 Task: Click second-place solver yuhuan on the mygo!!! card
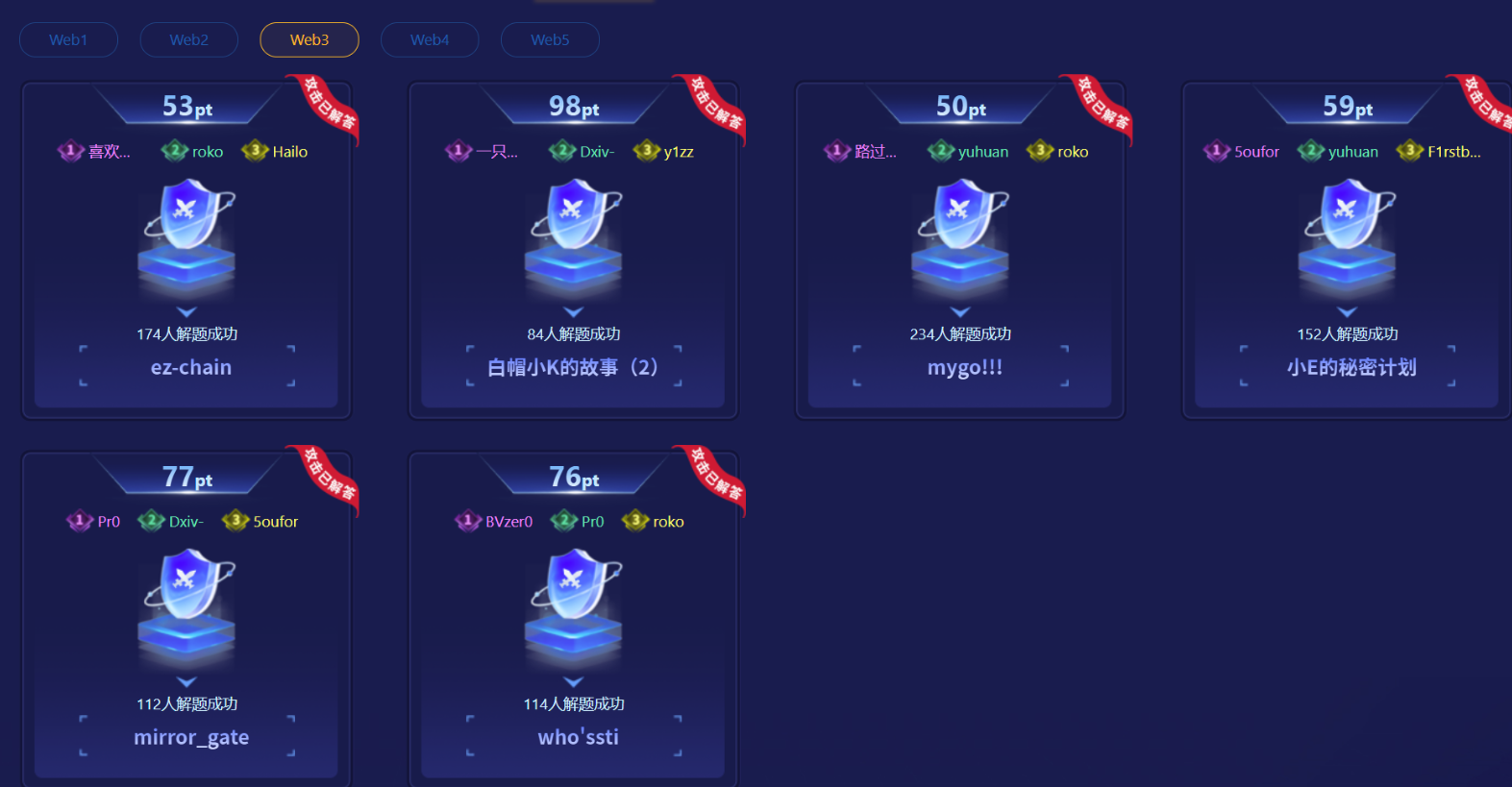982,152
